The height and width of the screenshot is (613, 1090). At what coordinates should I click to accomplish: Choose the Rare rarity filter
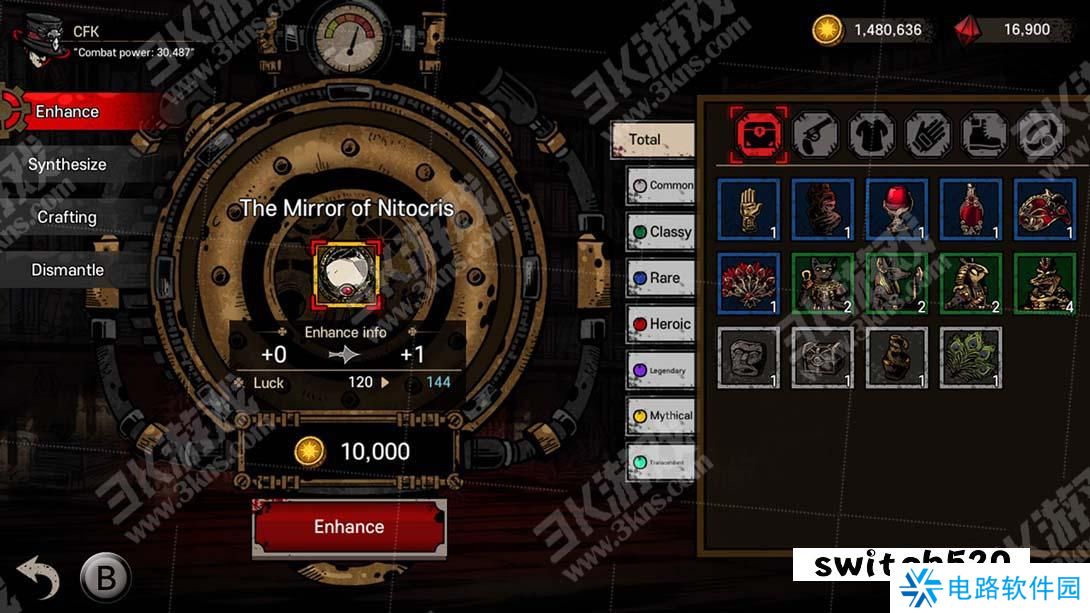coord(661,278)
